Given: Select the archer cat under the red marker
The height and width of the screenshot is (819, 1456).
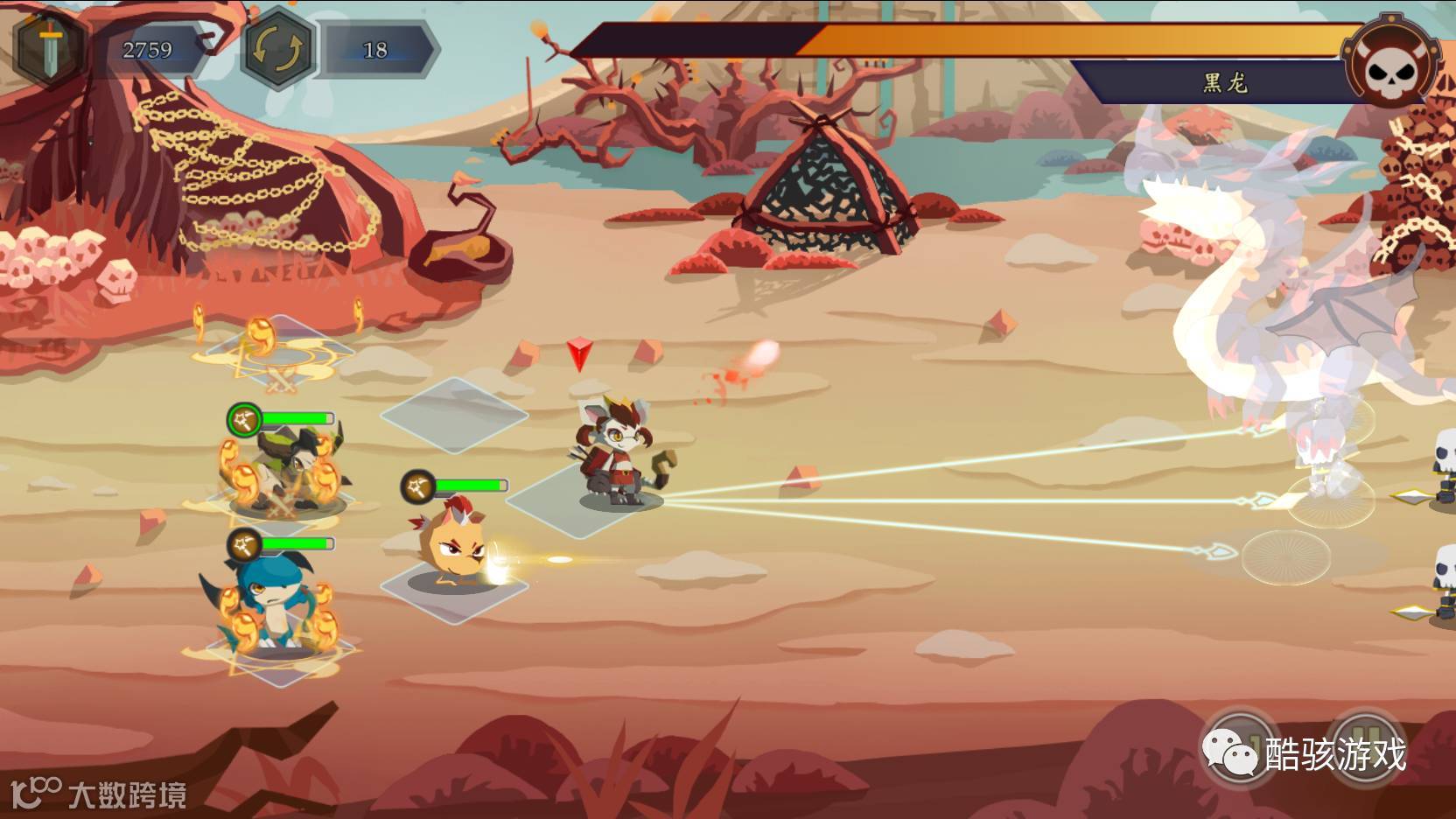Looking at the screenshot, I should coord(618,455).
